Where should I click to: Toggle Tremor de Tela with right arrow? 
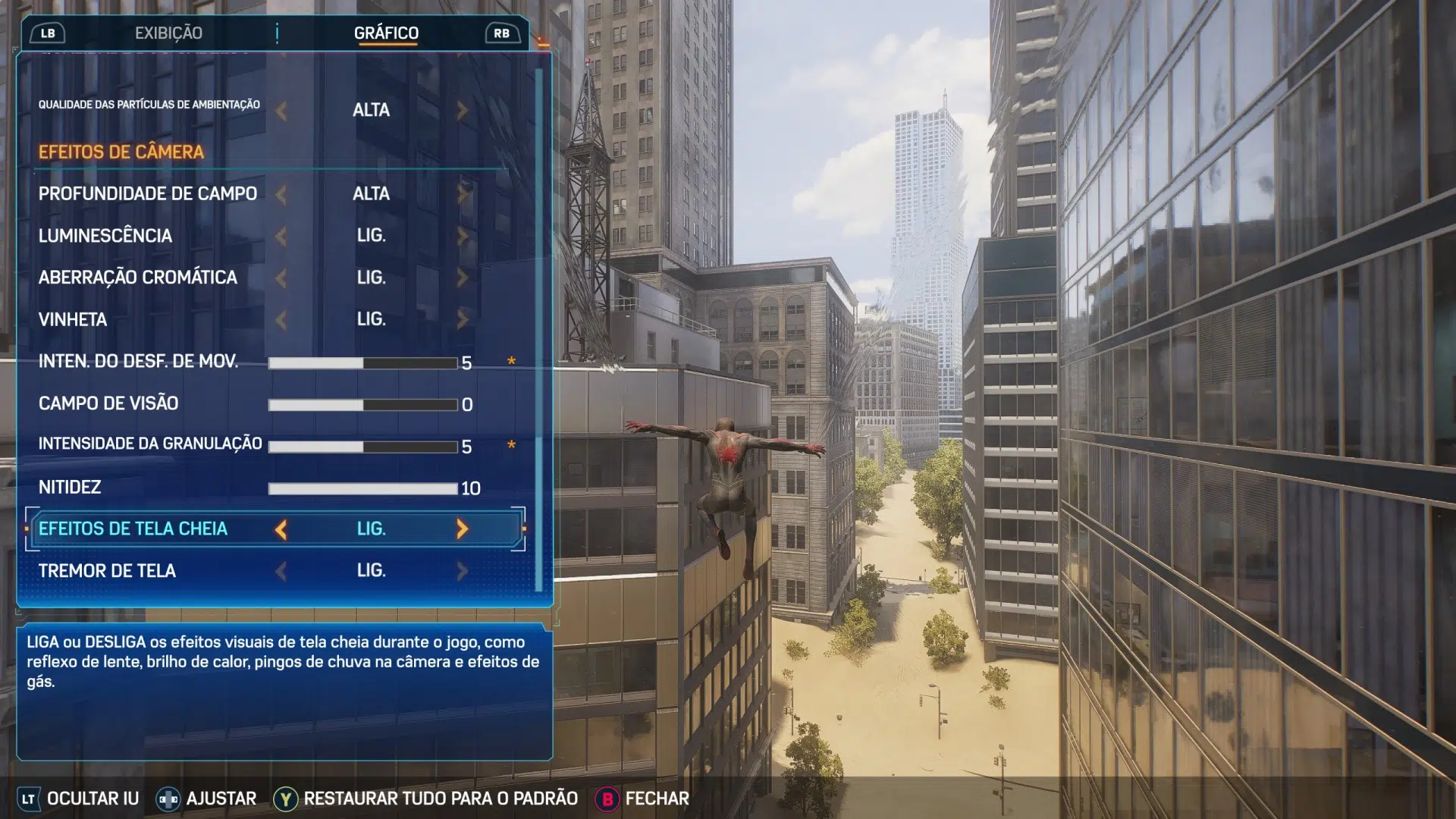click(x=462, y=571)
